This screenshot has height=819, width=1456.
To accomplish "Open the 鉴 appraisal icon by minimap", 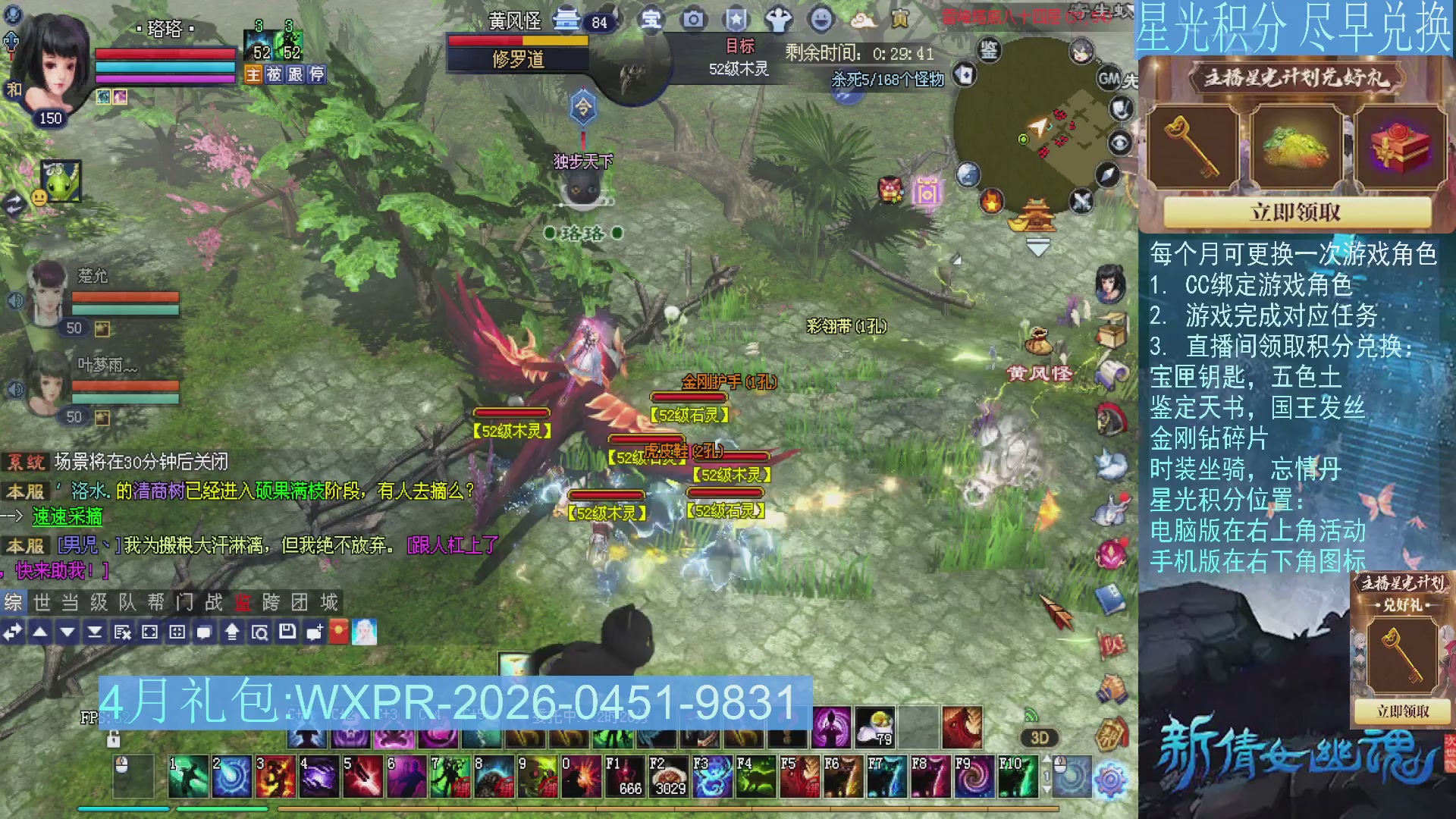I will 988,51.
